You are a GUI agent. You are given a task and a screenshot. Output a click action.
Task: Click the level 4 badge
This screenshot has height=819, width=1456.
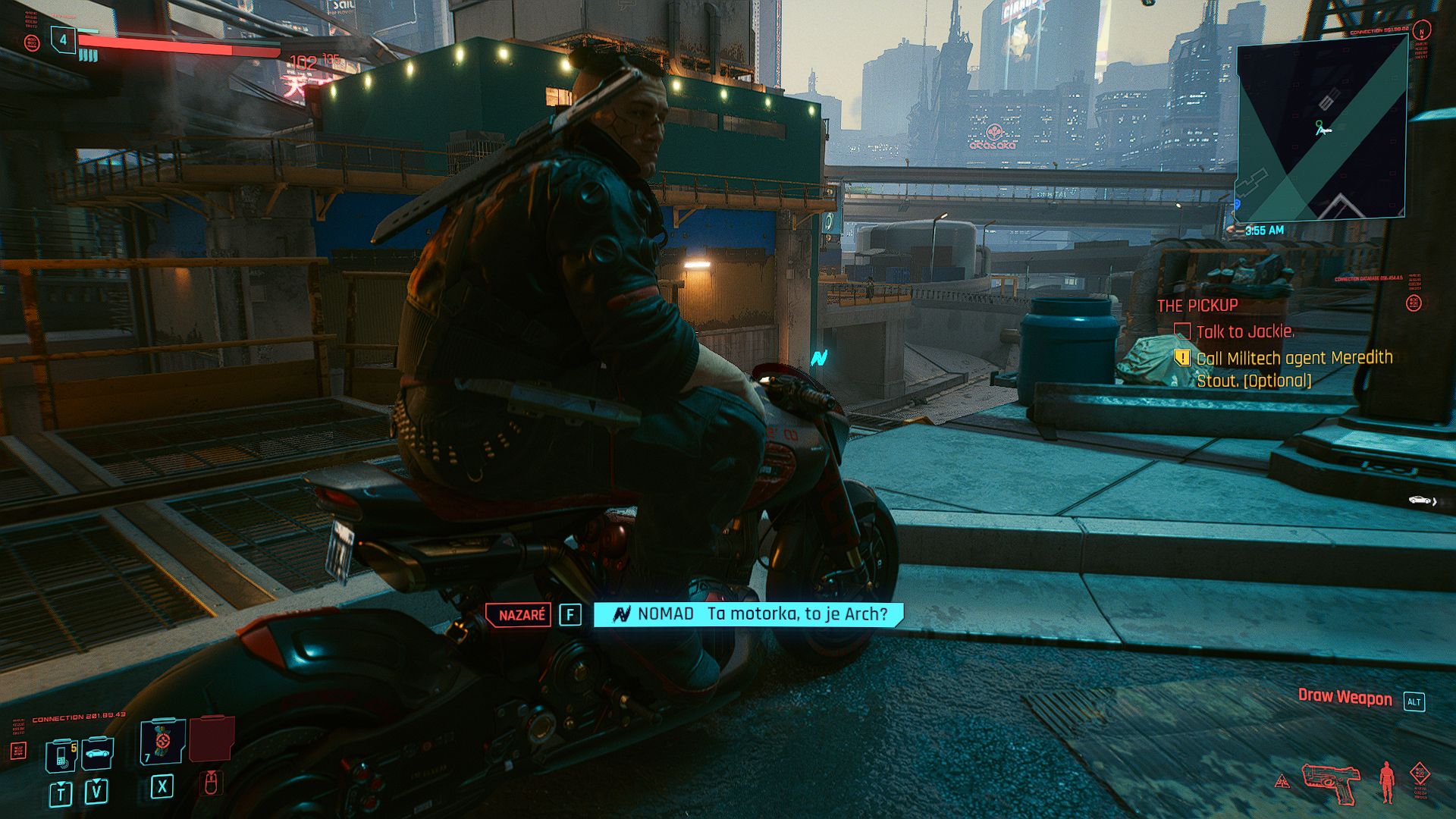63,40
